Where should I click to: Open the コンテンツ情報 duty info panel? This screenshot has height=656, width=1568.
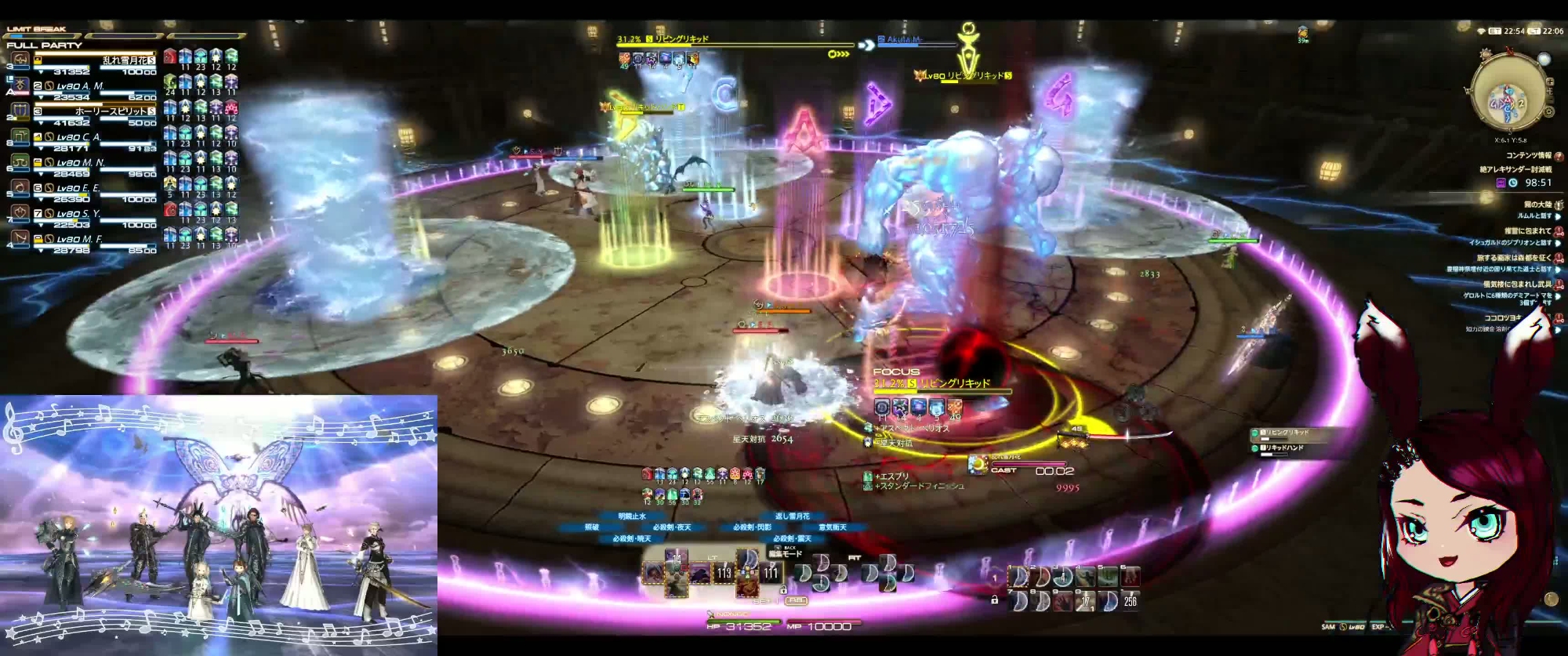click(1528, 156)
